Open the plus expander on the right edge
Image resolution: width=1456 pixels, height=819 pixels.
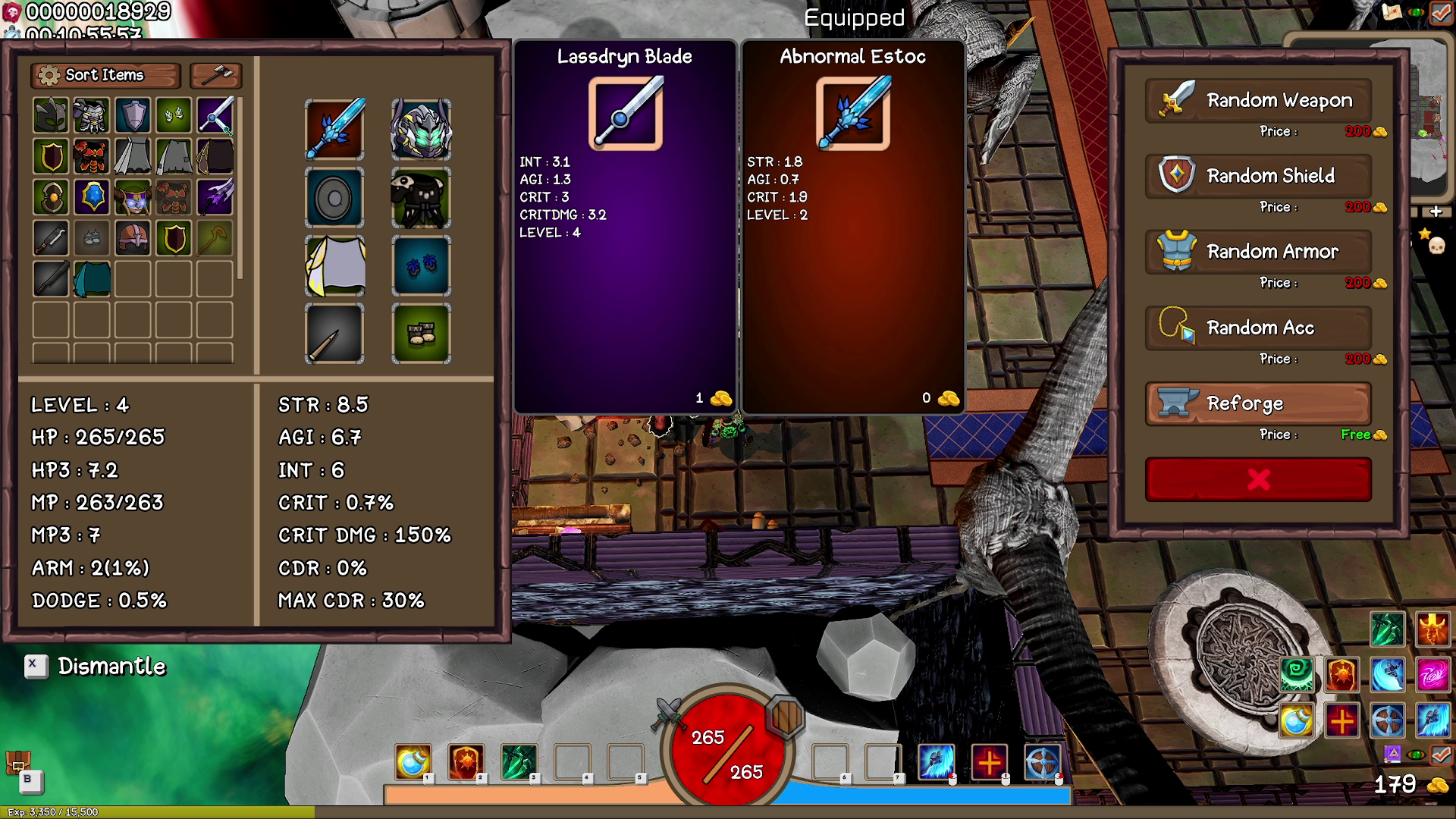[x=1437, y=213]
